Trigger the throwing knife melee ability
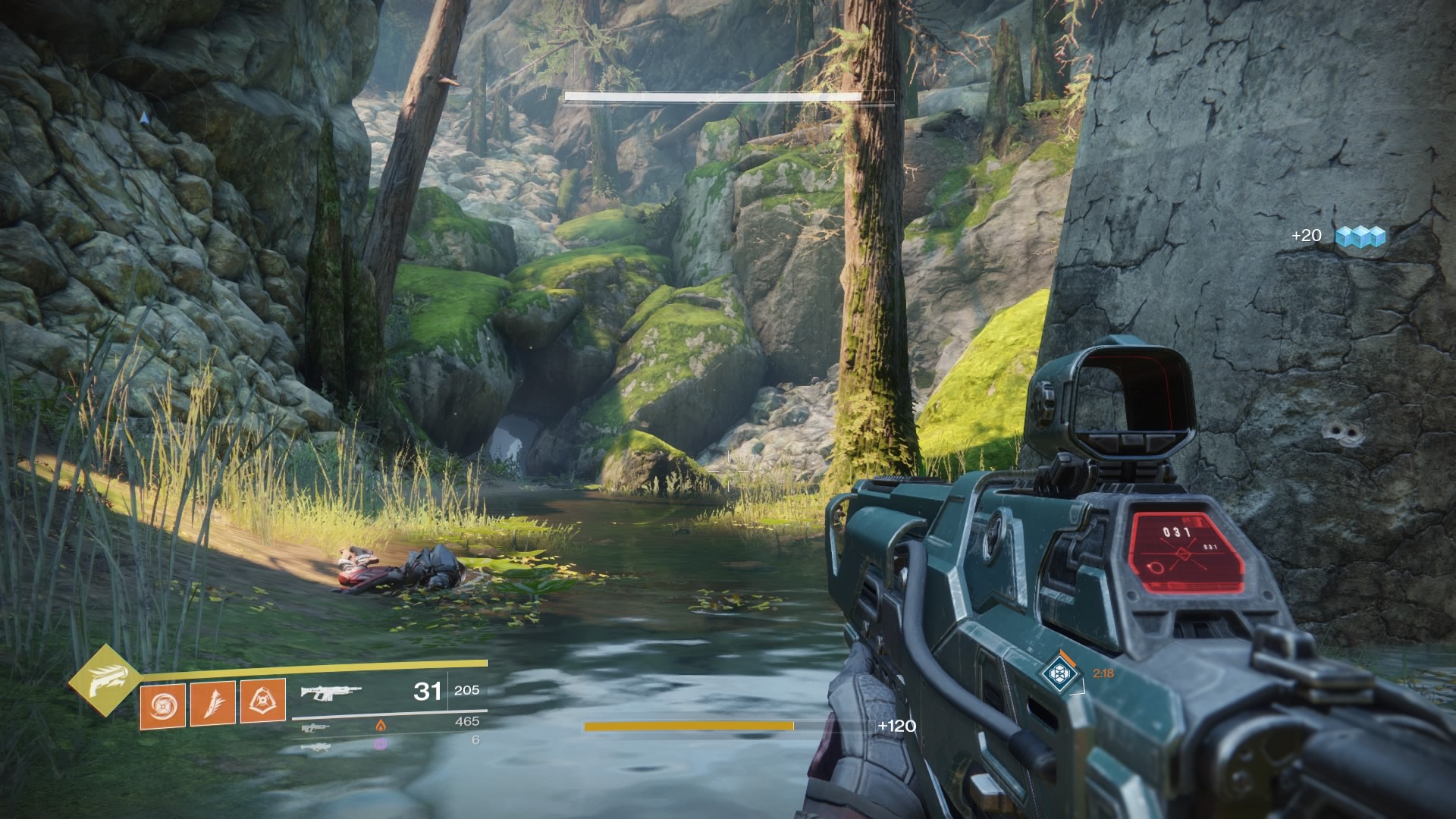The image size is (1456, 819). [x=212, y=704]
